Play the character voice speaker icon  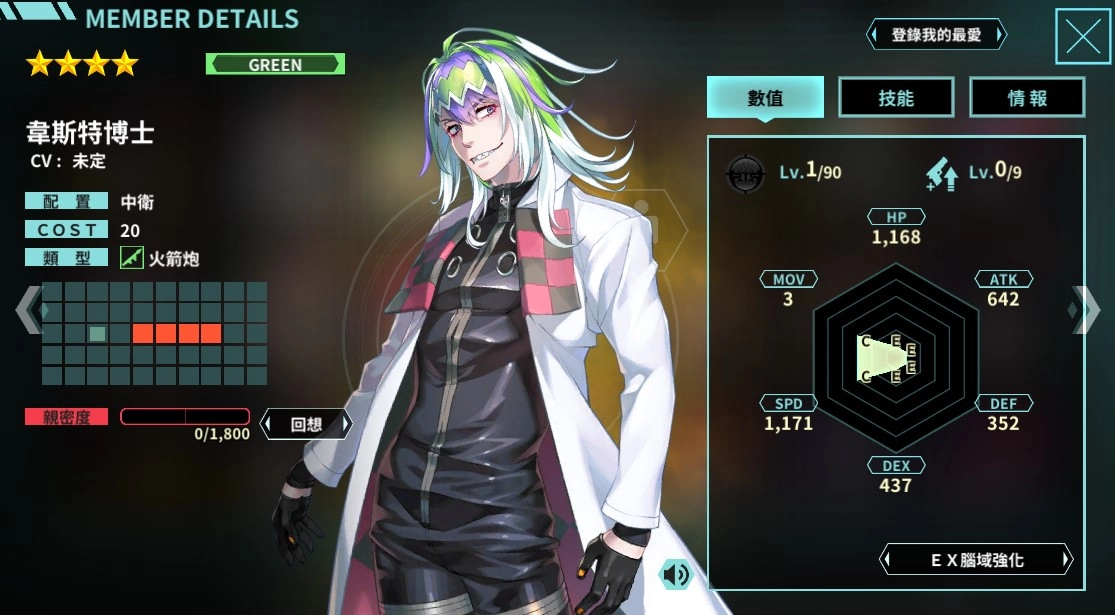pyautogui.click(x=676, y=573)
